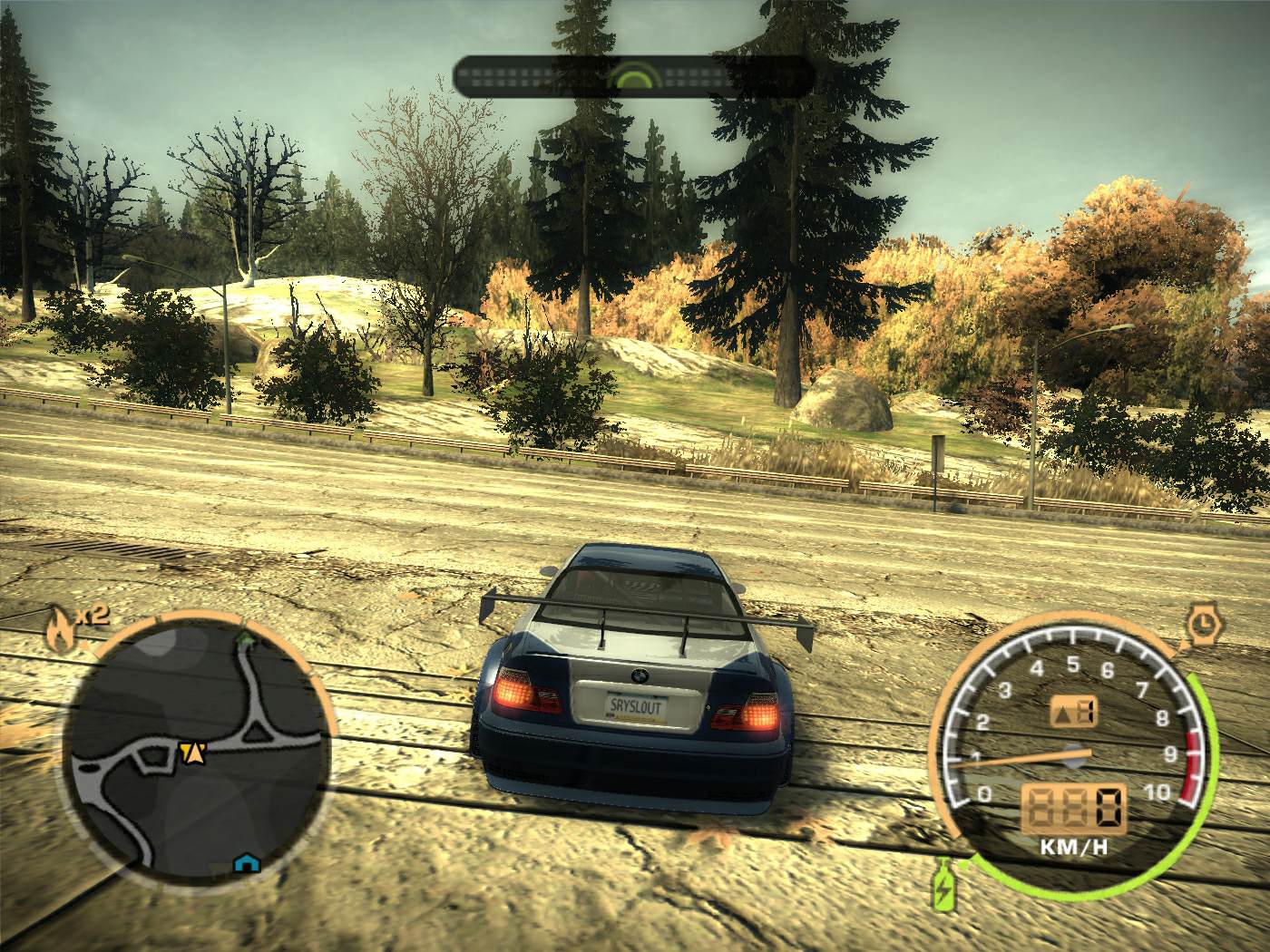Click the circular minimap
Image resolution: width=1270 pixels, height=952 pixels.
pos(193,752)
